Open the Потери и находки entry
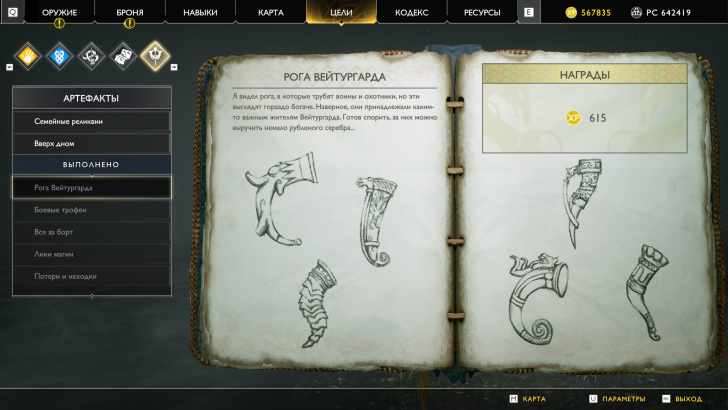This screenshot has height=410, width=728. 91,276
